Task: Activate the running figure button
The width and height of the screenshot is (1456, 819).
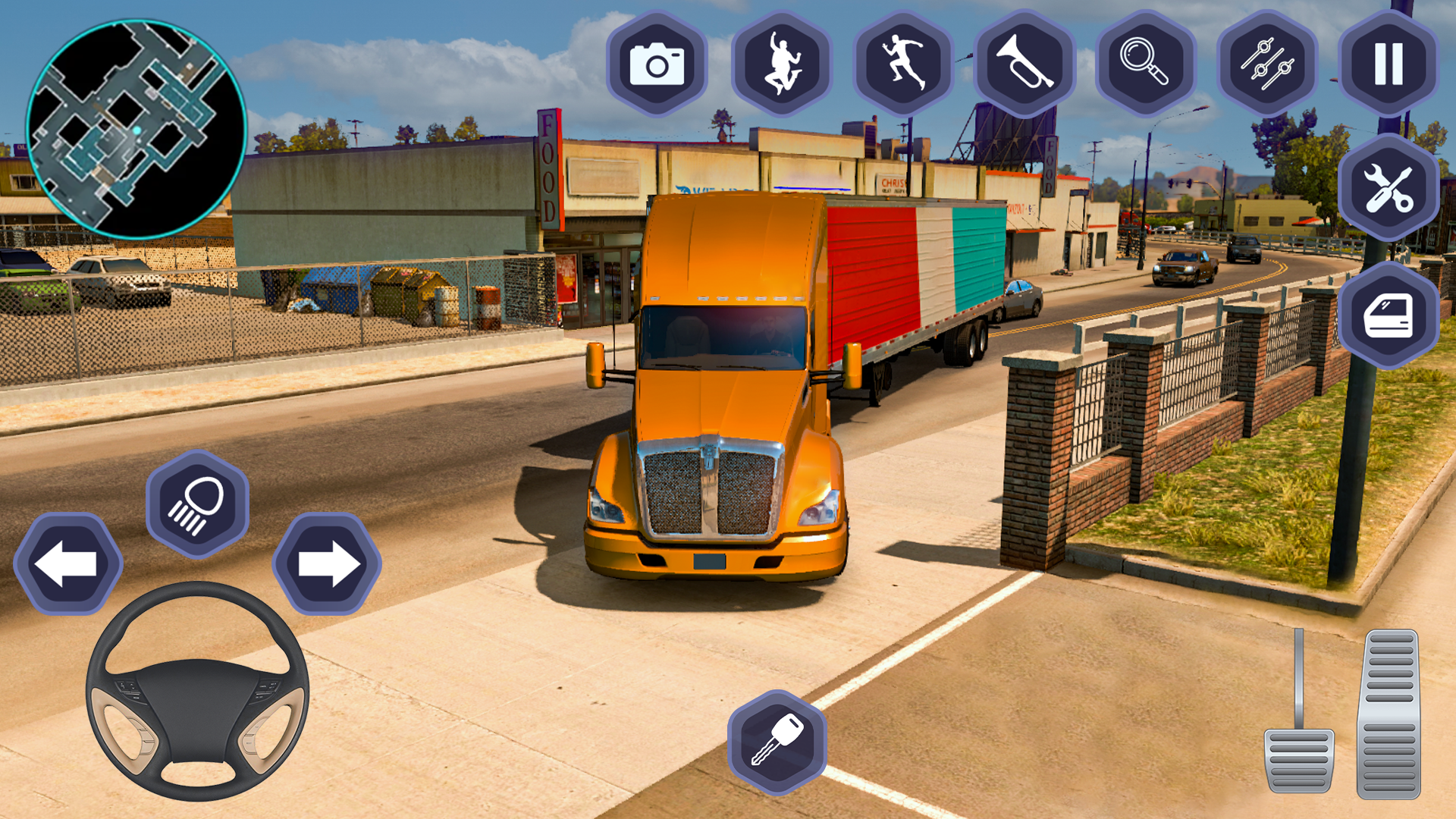Action: 902,64
